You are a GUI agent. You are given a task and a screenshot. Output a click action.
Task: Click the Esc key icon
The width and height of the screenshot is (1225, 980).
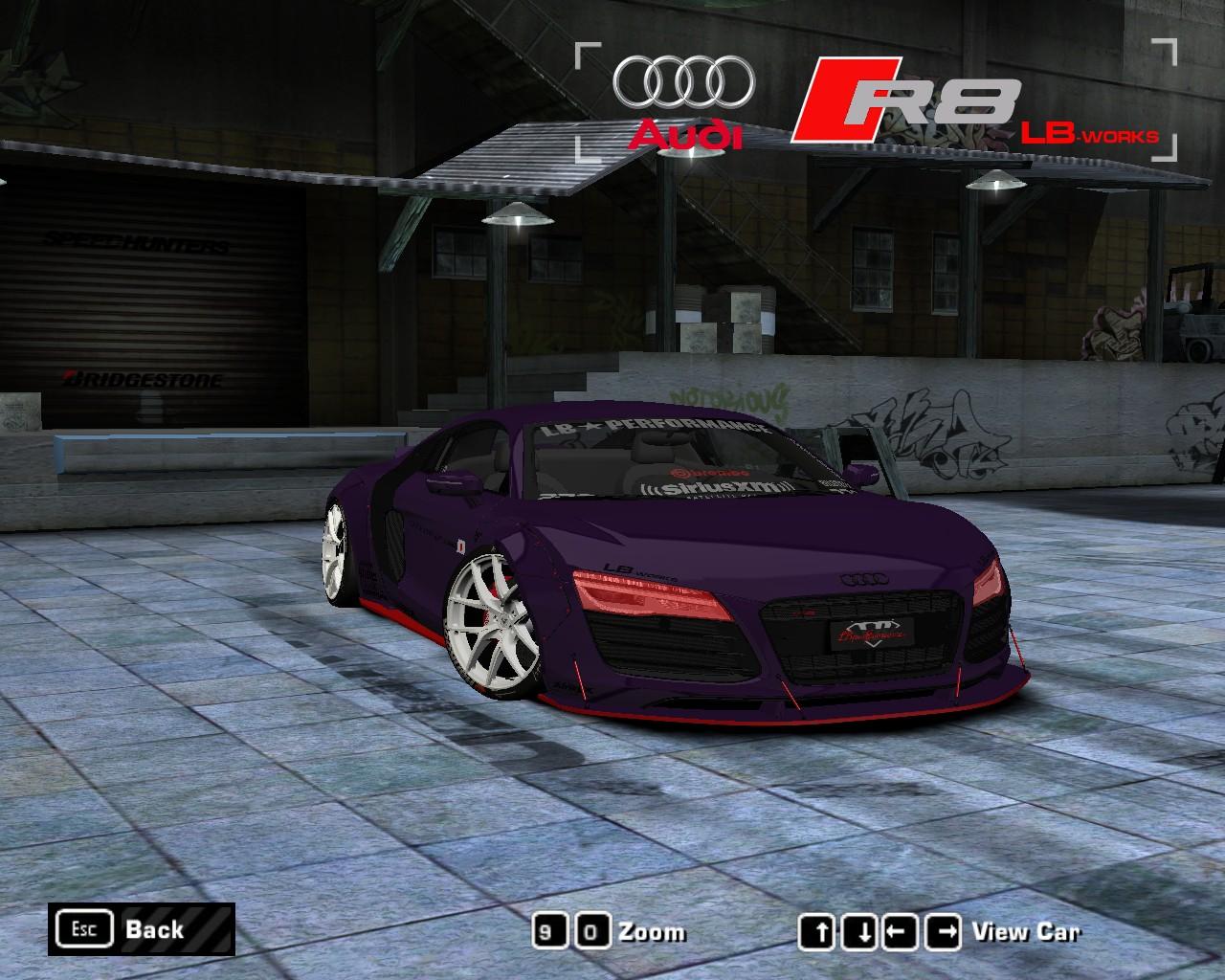(x=85, y=928)
